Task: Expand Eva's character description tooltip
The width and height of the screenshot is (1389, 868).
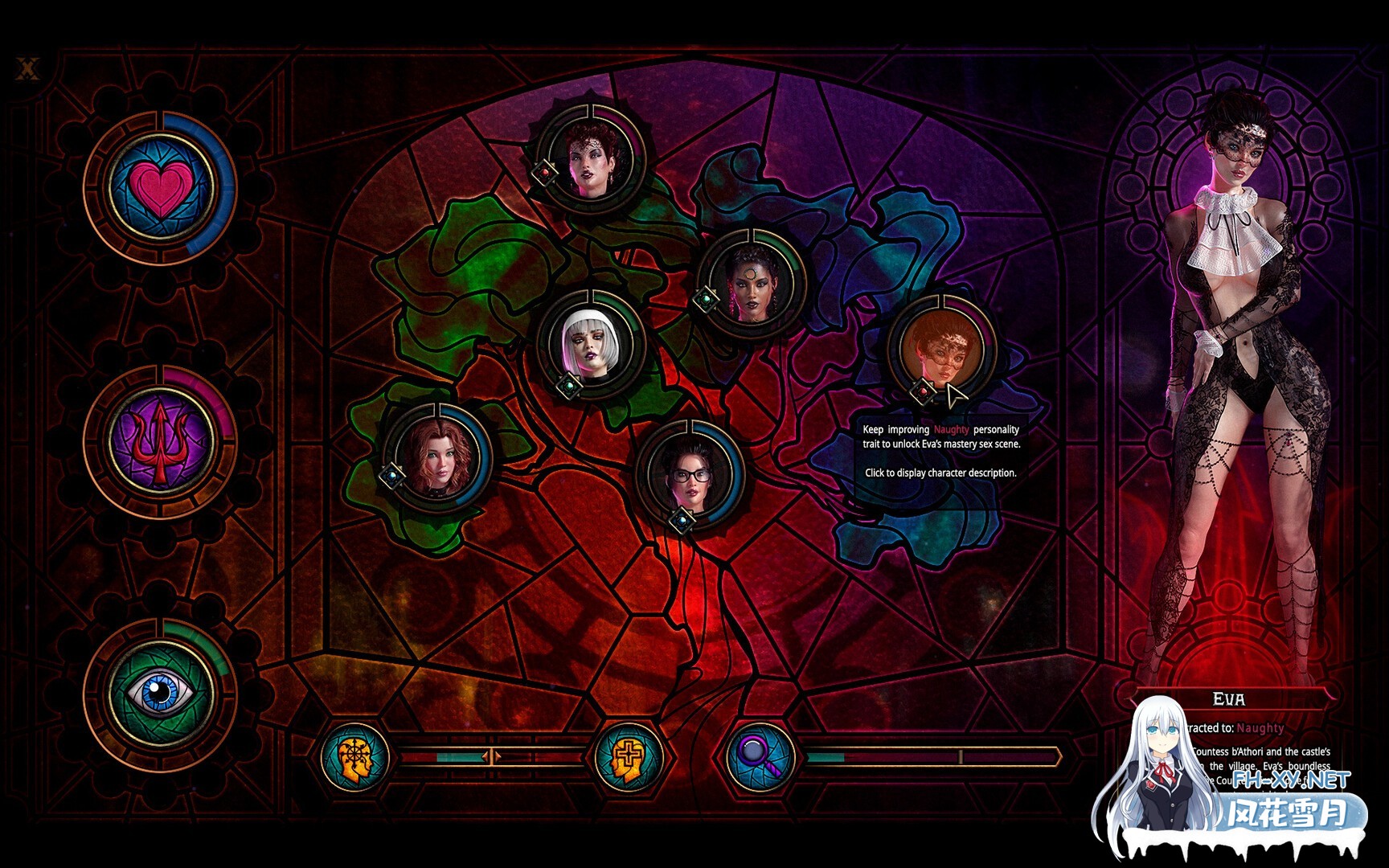Action: [940, 473]
